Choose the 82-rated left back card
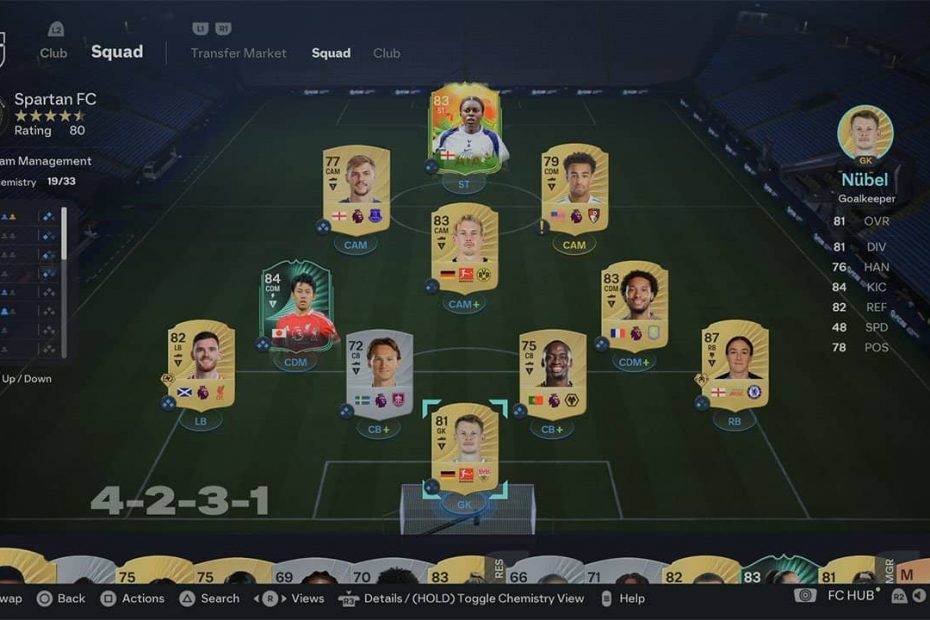 (201, 365)
